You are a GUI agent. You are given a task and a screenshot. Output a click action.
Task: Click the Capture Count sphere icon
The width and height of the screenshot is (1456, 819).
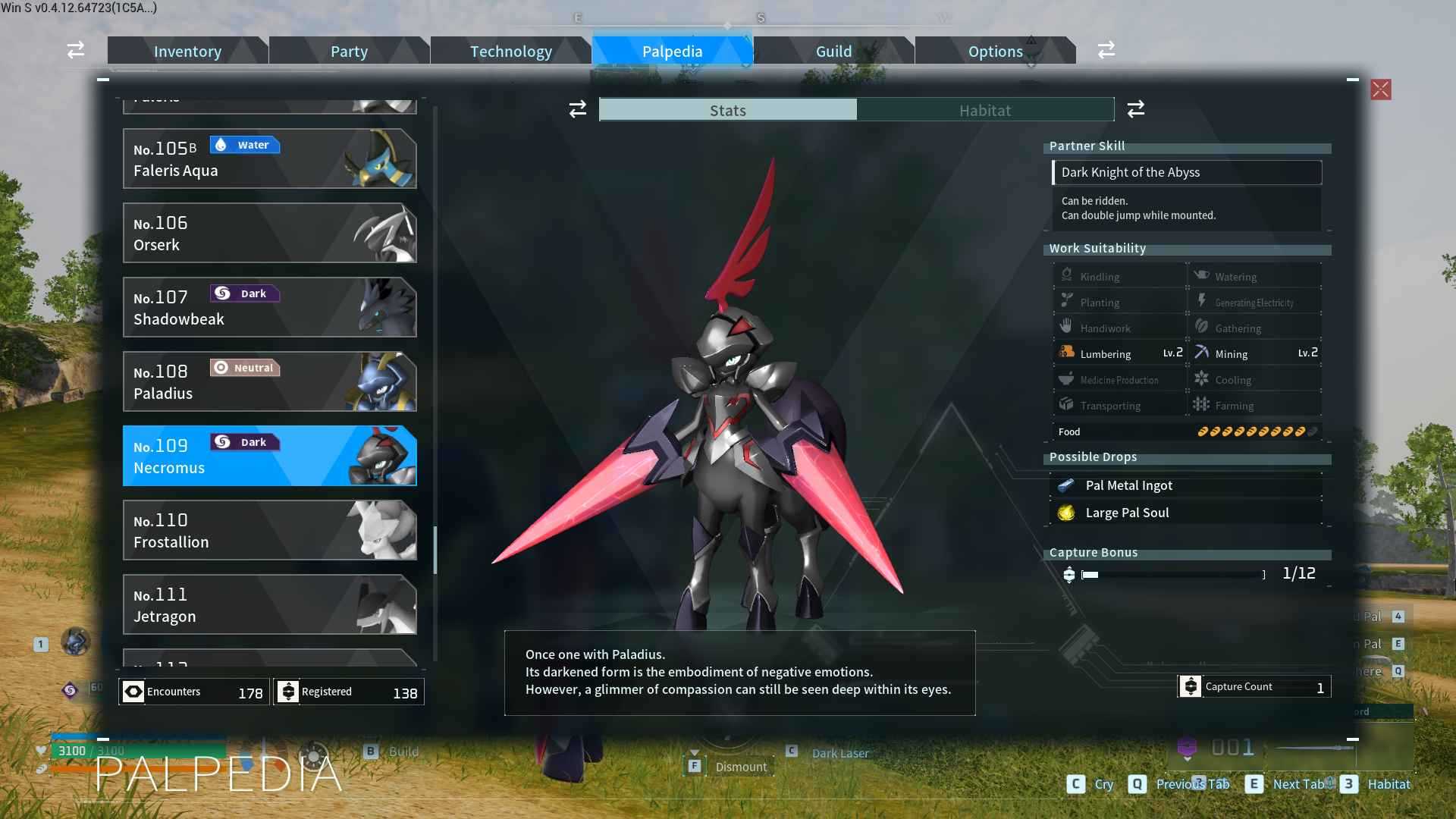click(1192, 686)
